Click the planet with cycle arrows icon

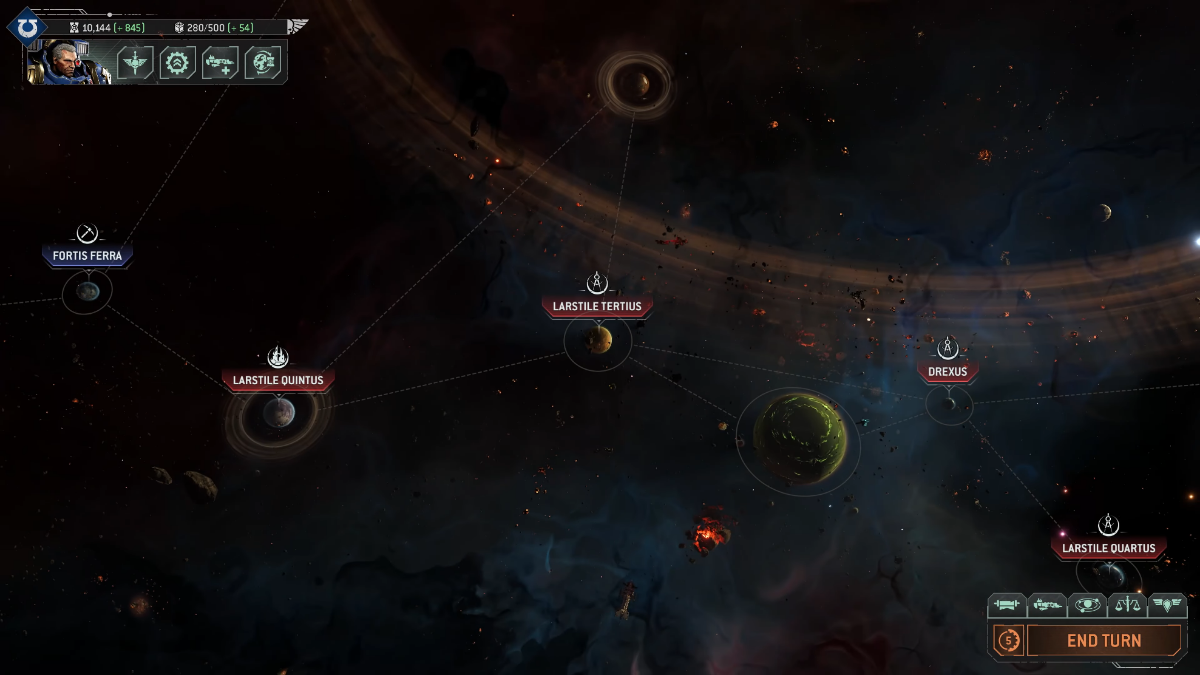coord(263,63)
